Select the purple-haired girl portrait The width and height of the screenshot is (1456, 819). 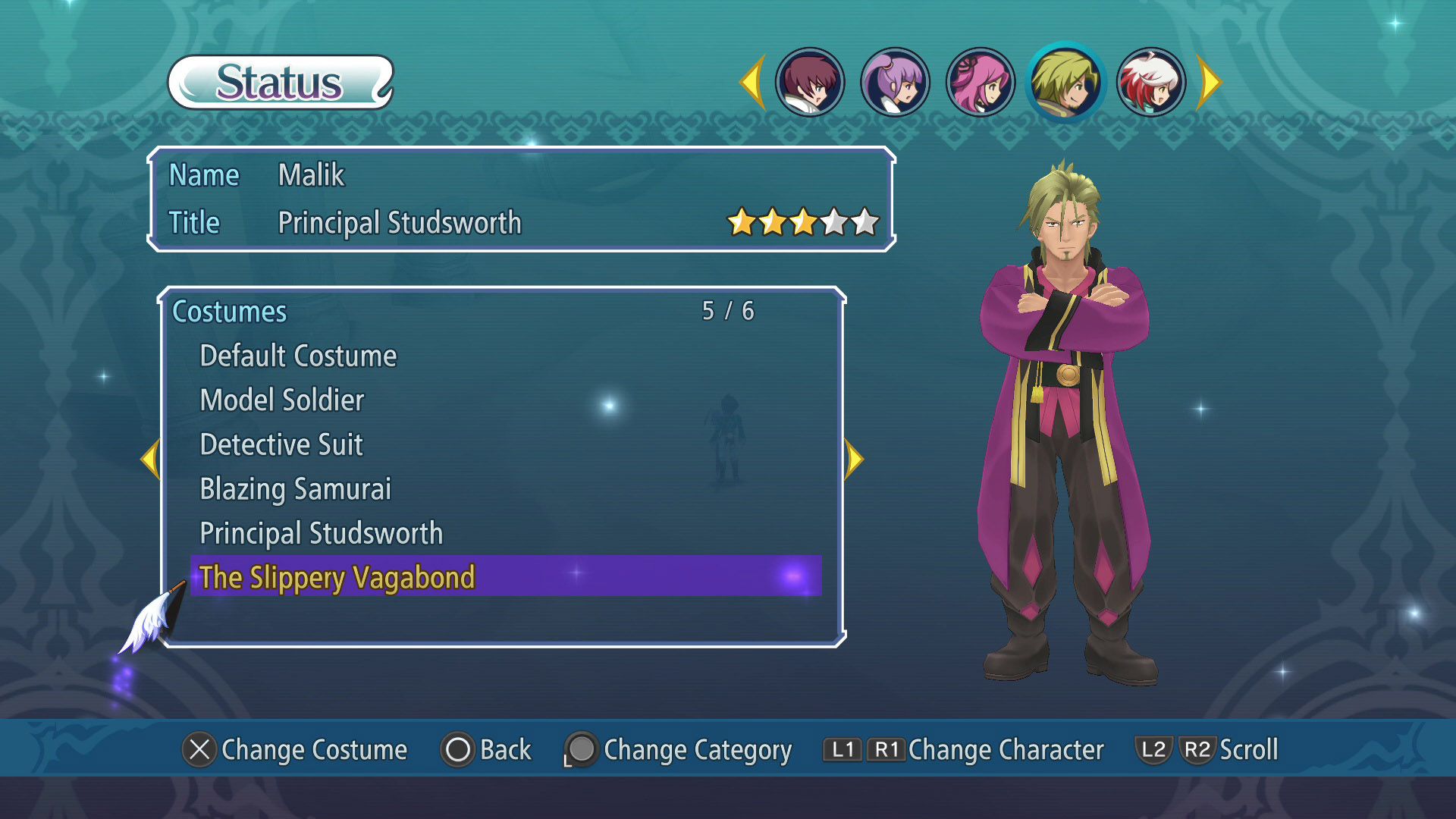(895, 82)
